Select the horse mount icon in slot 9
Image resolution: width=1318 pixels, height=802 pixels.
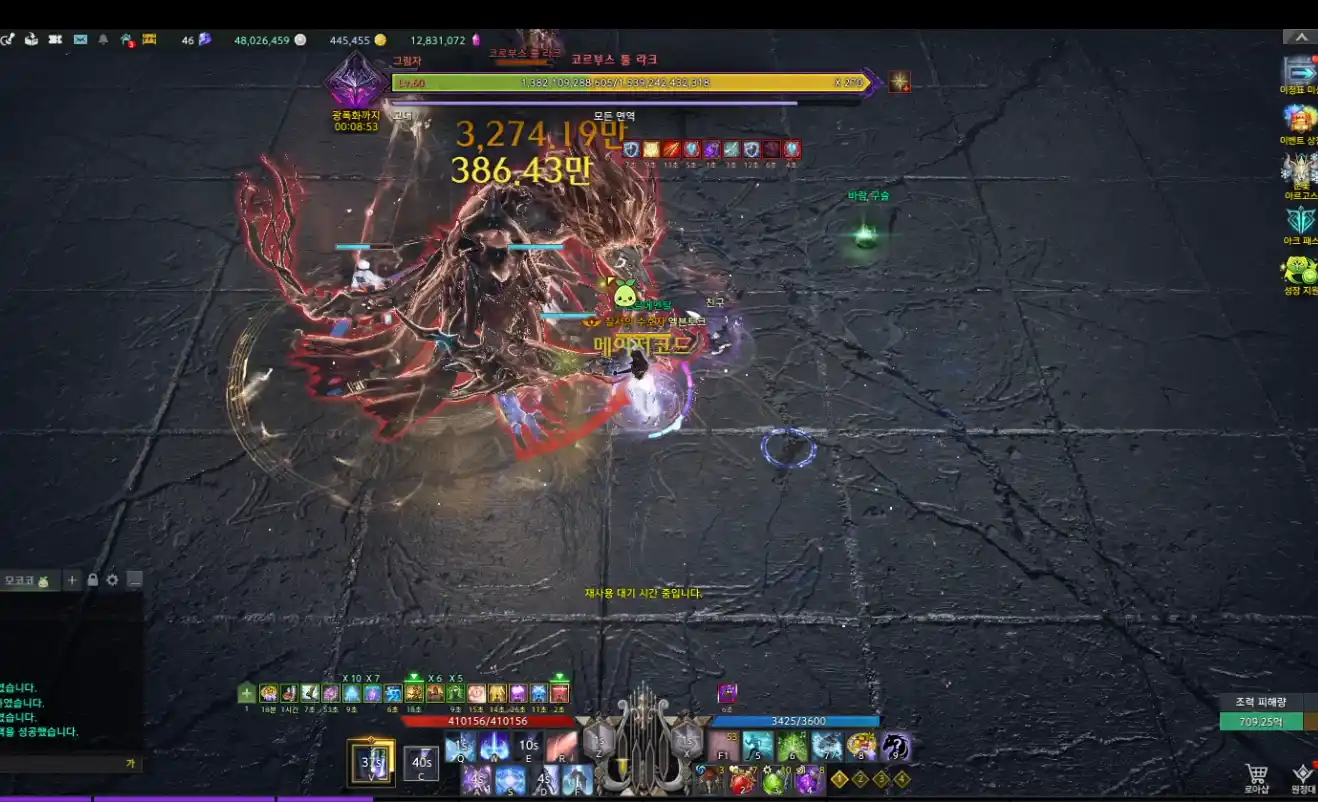coord(894,746)
